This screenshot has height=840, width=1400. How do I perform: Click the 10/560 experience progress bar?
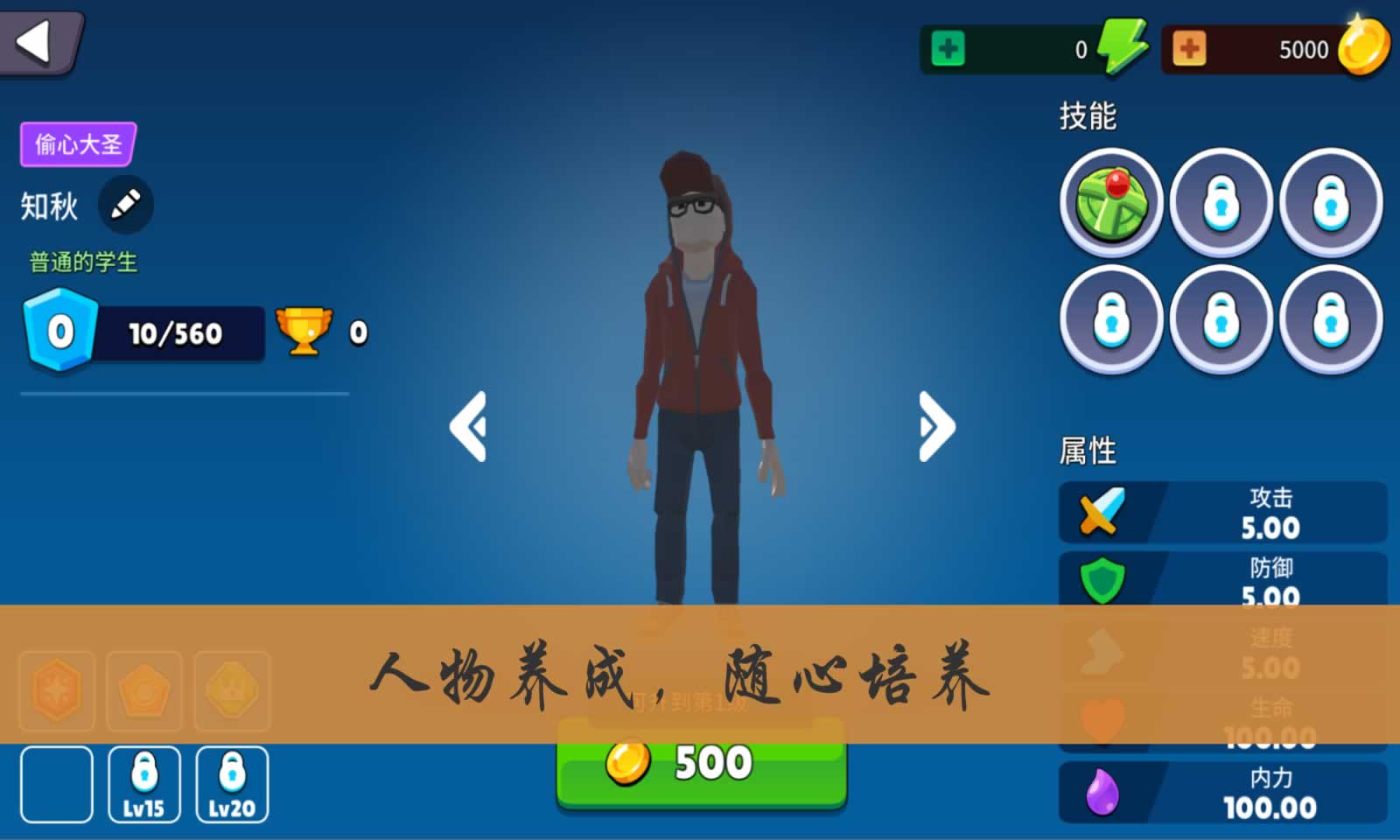pyautogui.click(x=175, y=333)
